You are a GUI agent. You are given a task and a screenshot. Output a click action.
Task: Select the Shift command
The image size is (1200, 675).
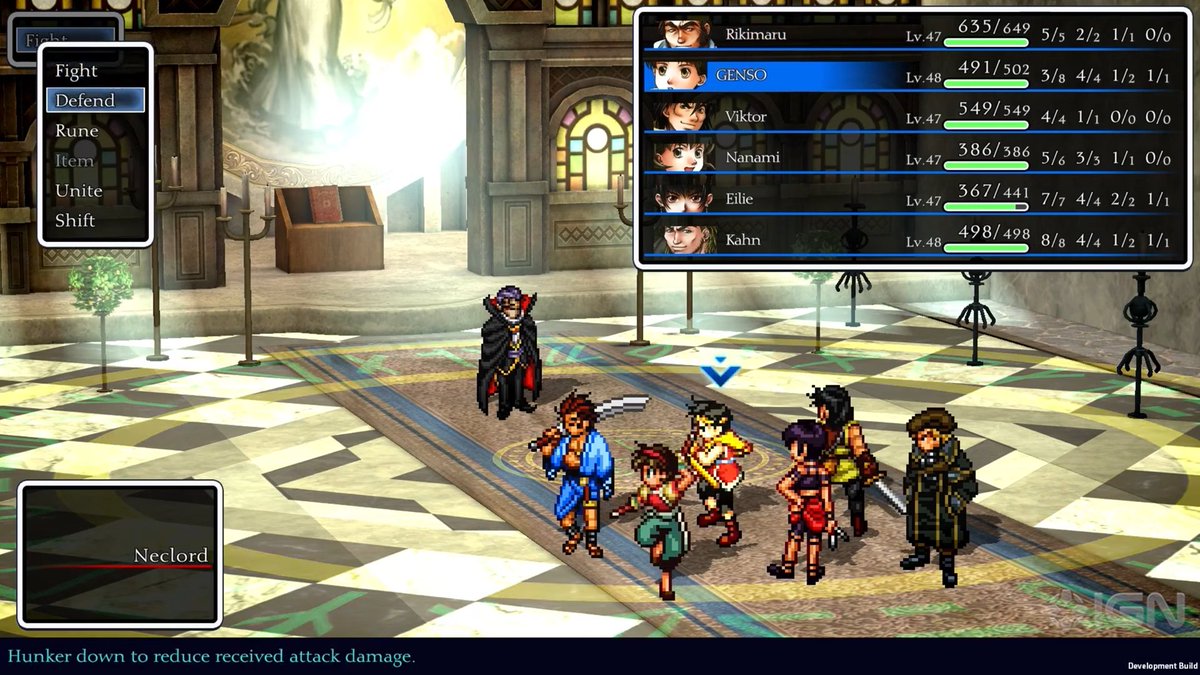(x=75, y=221)
